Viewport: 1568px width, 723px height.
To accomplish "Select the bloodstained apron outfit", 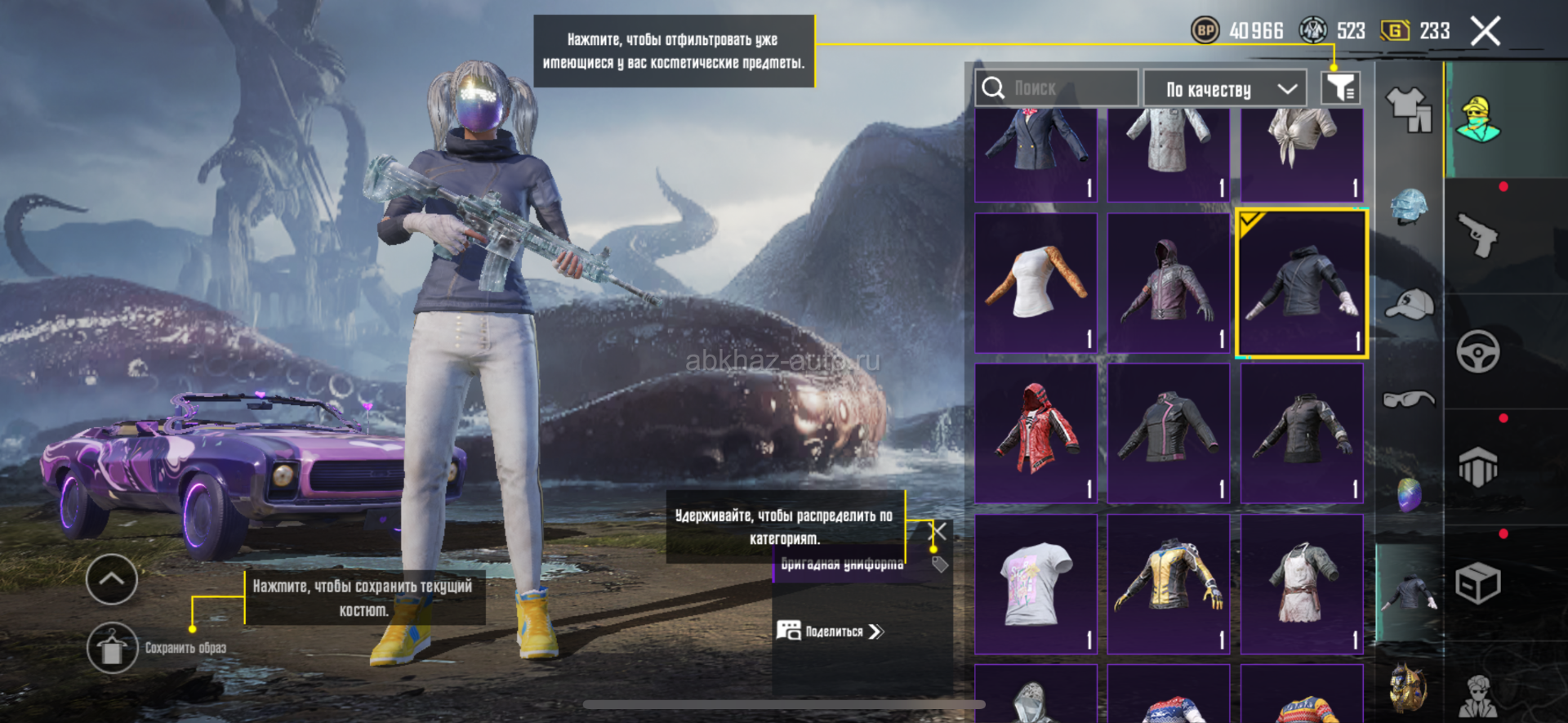I will pyautogui.click(x=1302, y=583).
